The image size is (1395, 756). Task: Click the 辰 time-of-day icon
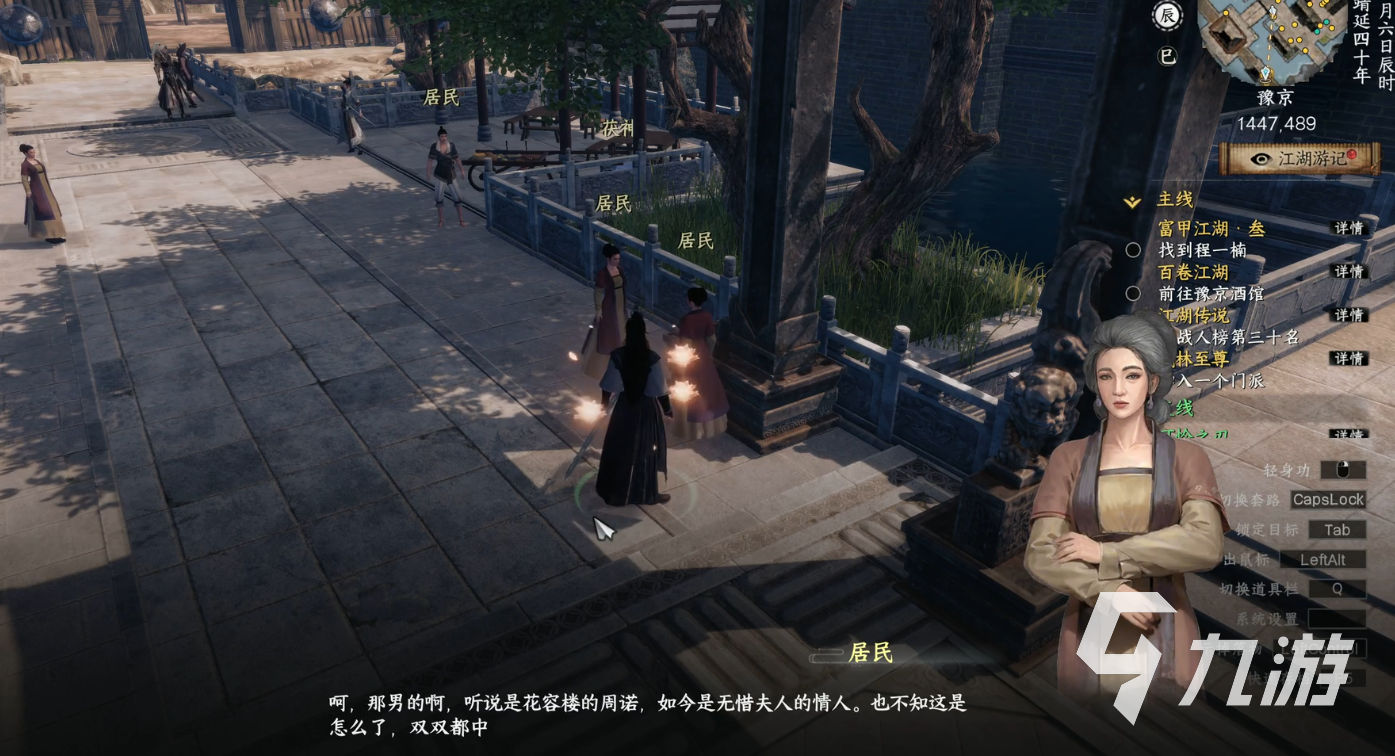tap(1166, 15)
